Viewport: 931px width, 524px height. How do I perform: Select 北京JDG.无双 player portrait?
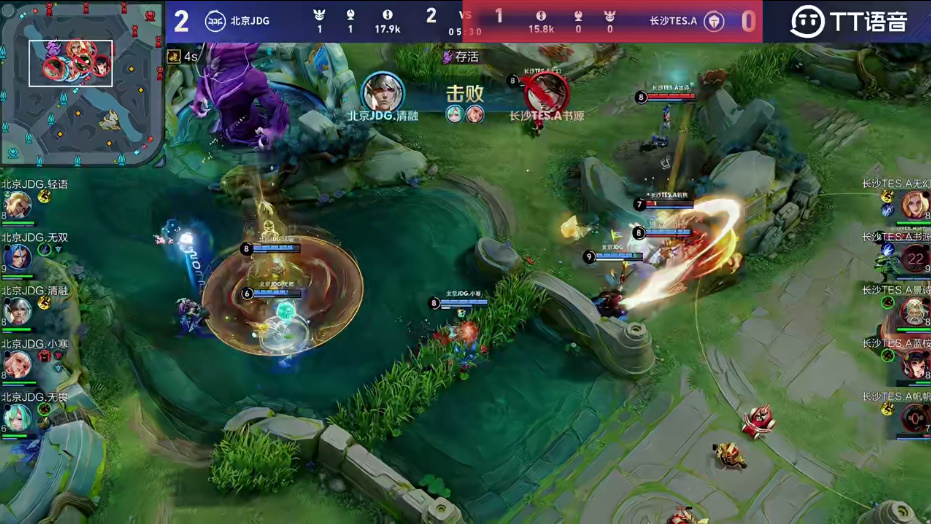17,259
